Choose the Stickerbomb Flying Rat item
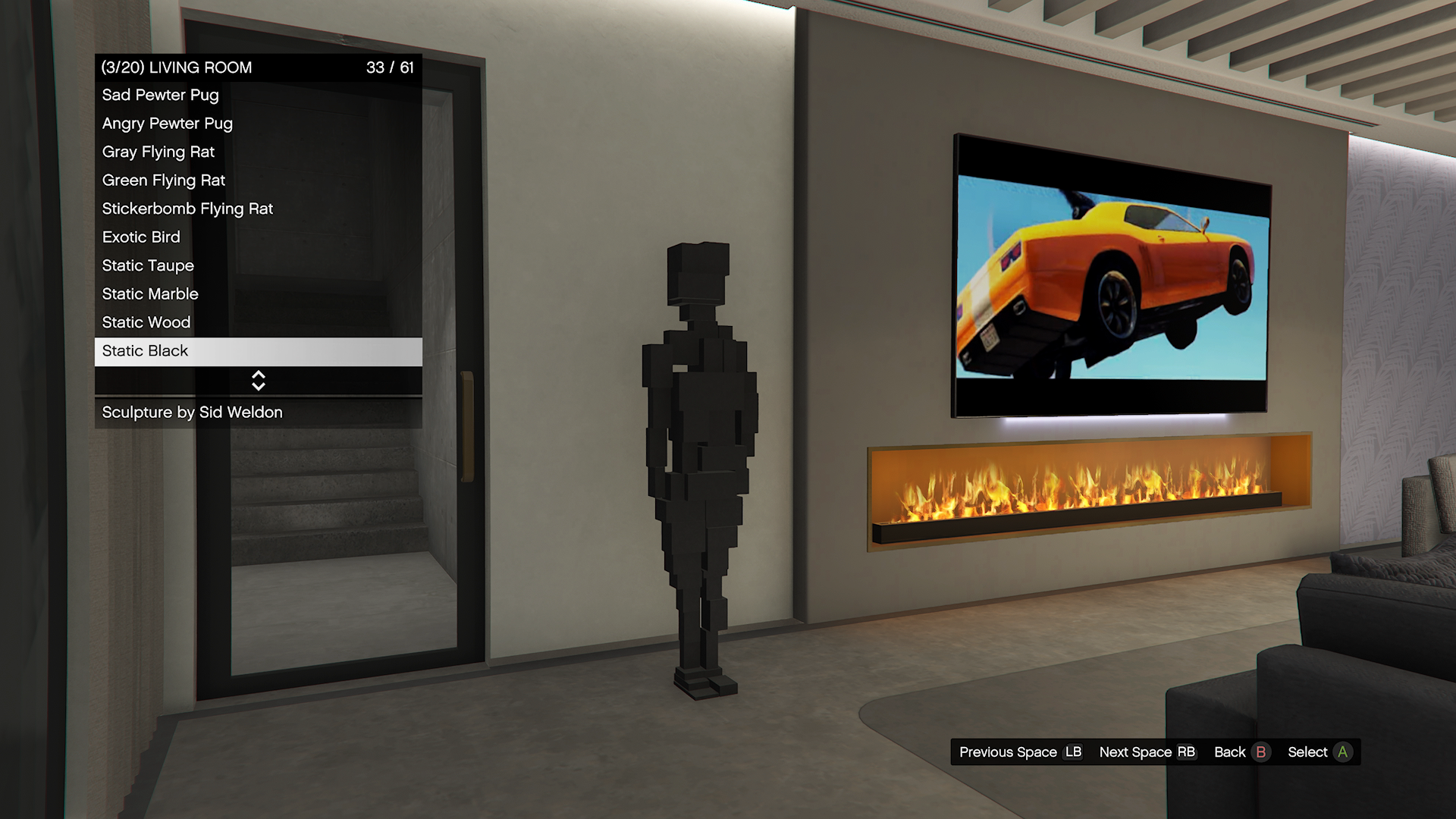The width and height of the screenshot is (1456, 819). tap(258, 209)
